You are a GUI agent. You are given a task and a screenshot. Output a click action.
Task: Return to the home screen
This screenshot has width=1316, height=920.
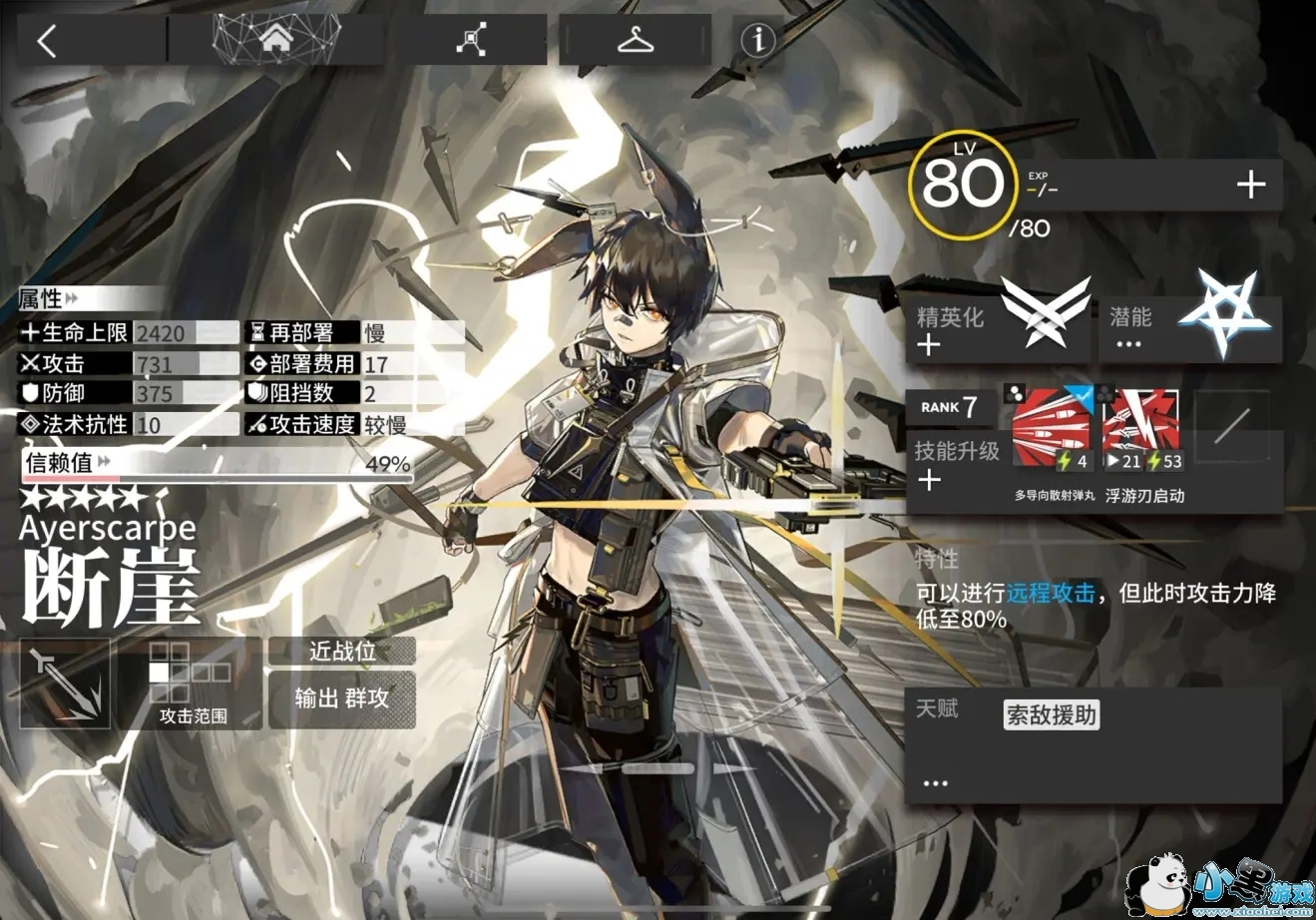(x=276, y=40)
